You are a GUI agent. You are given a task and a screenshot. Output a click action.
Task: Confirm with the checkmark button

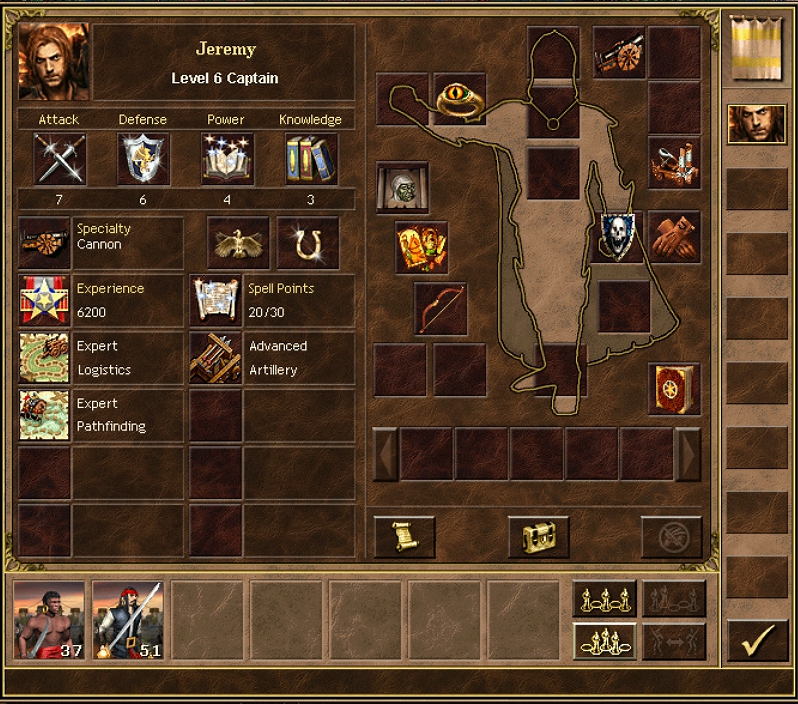point(757,641)
